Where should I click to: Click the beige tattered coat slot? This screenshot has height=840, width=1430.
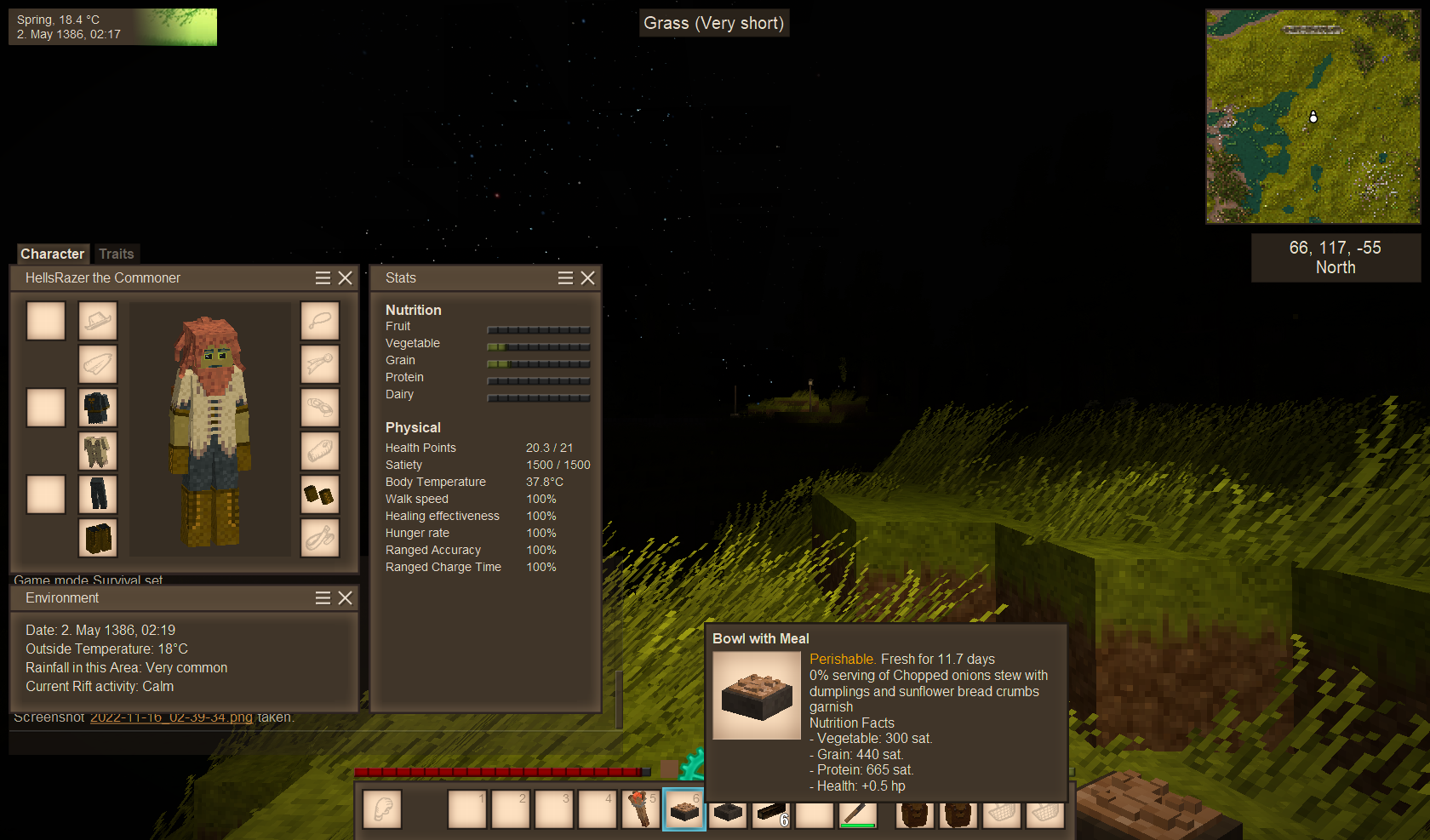point(98,451)
